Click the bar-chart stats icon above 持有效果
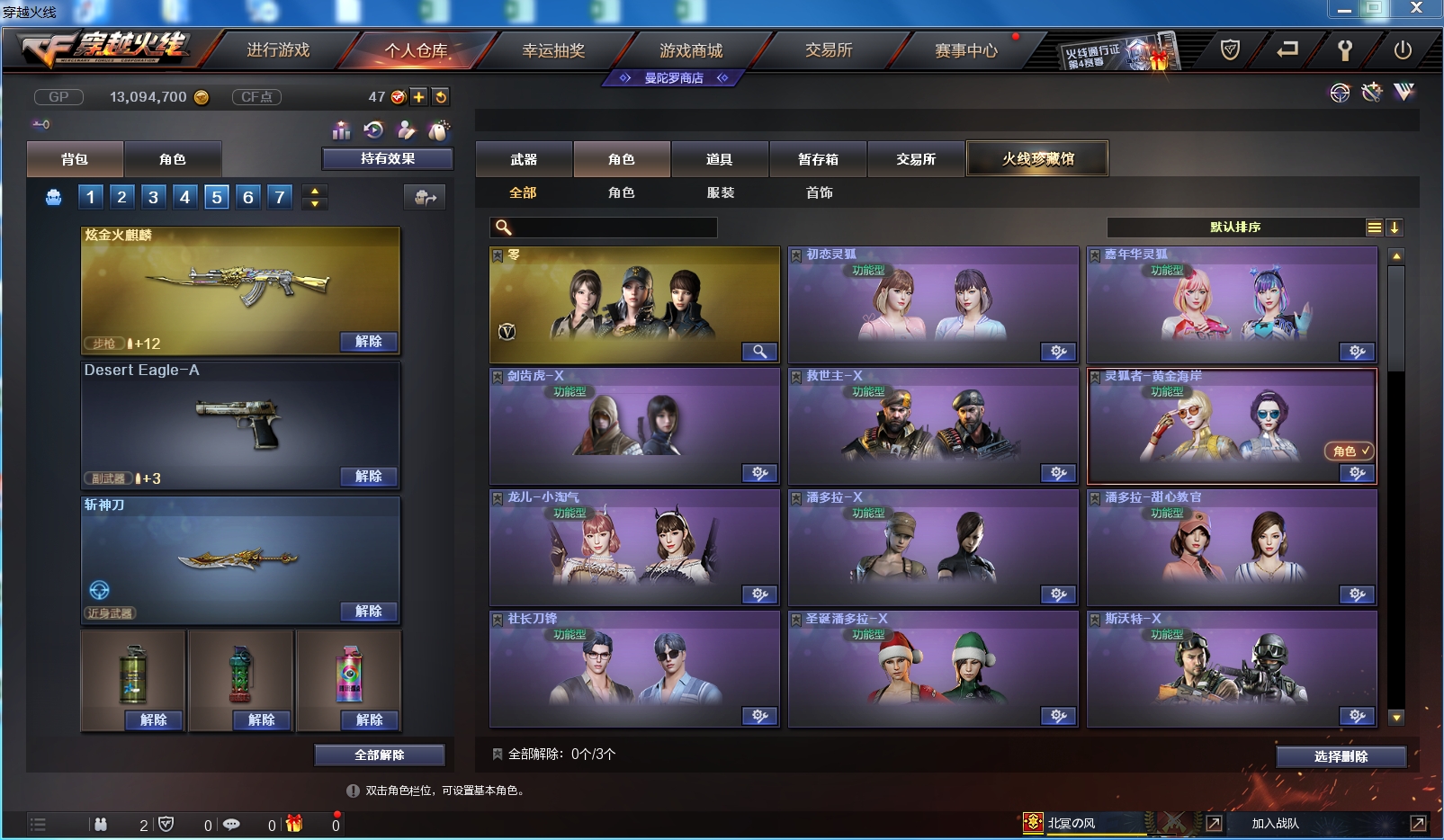The image size is (1444, 840). click(x=342, y=132)
